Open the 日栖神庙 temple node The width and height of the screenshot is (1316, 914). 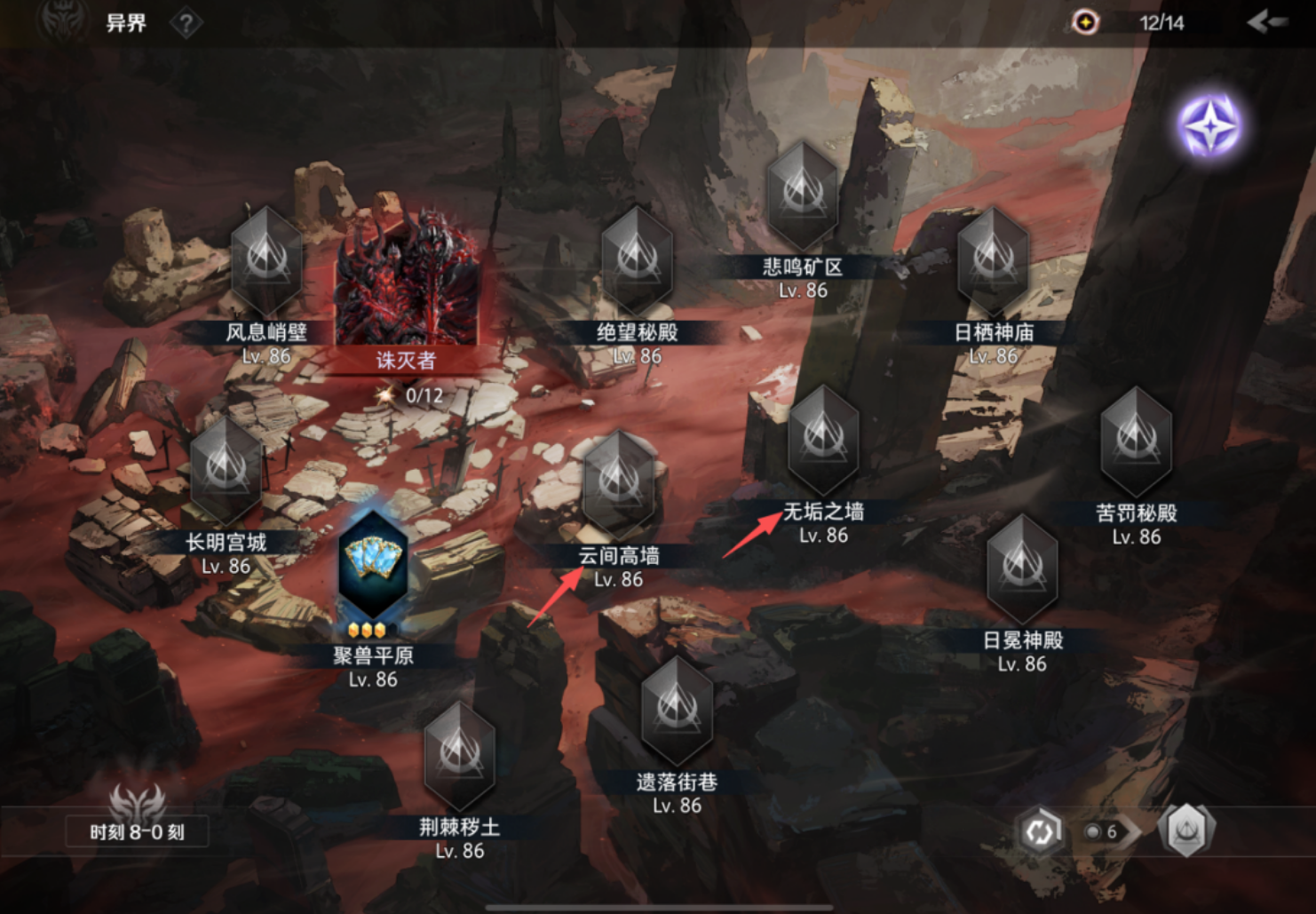coord(992,258)
